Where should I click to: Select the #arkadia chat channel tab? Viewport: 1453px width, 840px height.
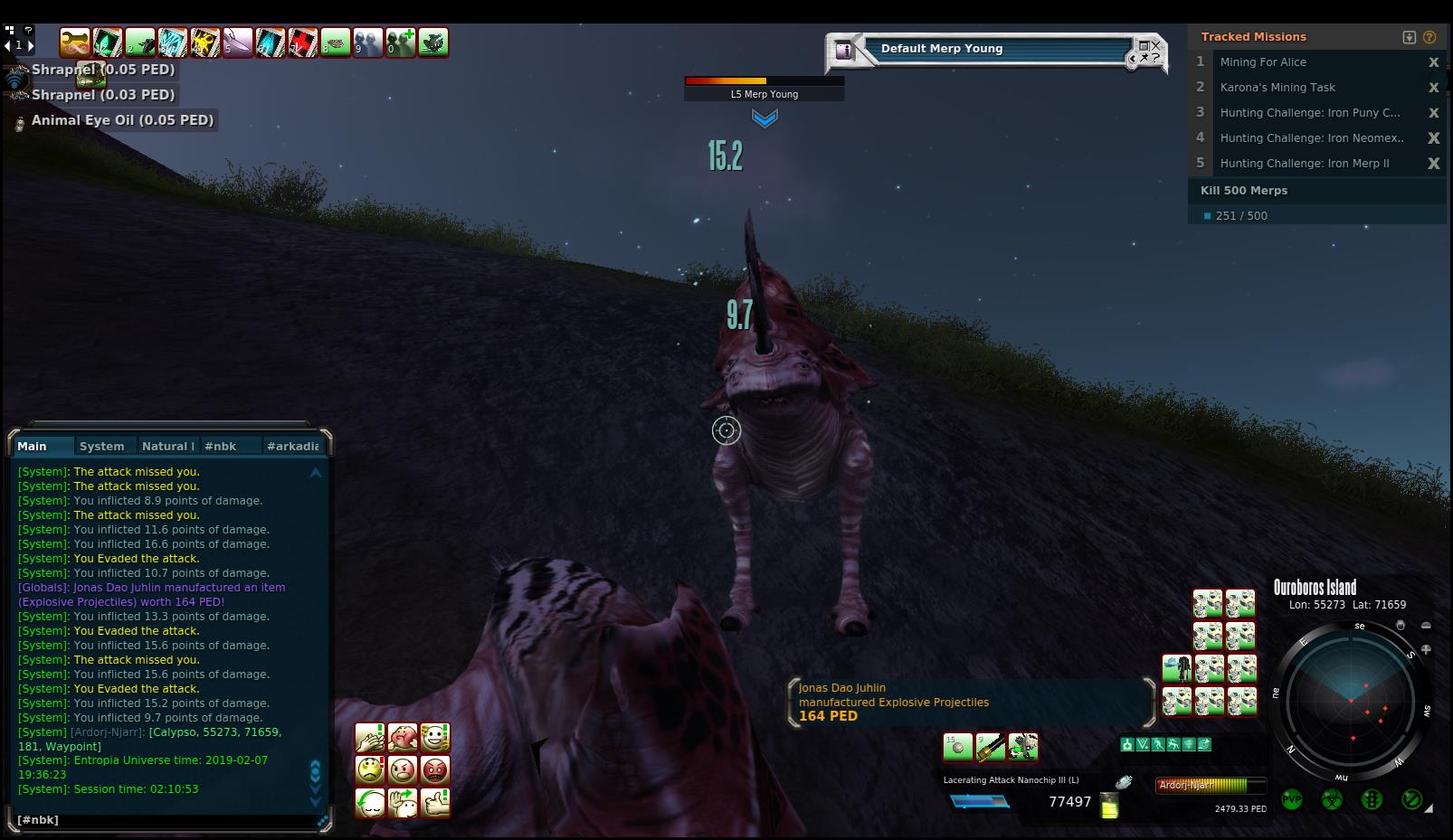pos(292,446)
